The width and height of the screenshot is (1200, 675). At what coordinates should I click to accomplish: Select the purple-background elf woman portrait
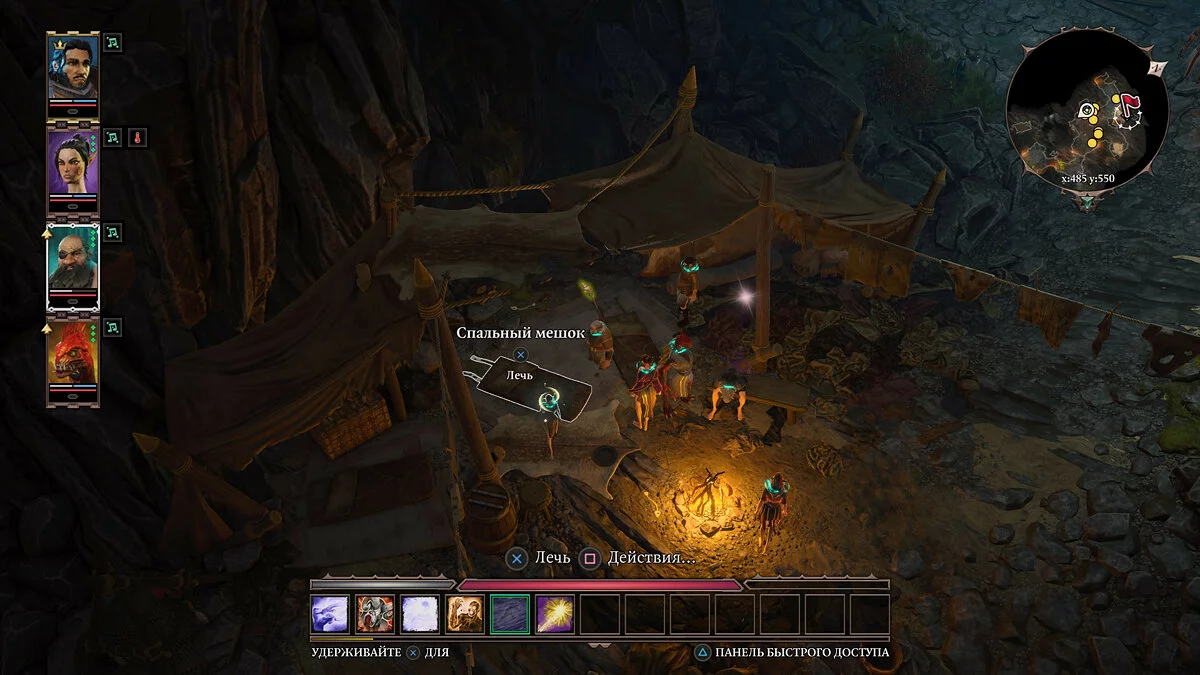point(73,162)
